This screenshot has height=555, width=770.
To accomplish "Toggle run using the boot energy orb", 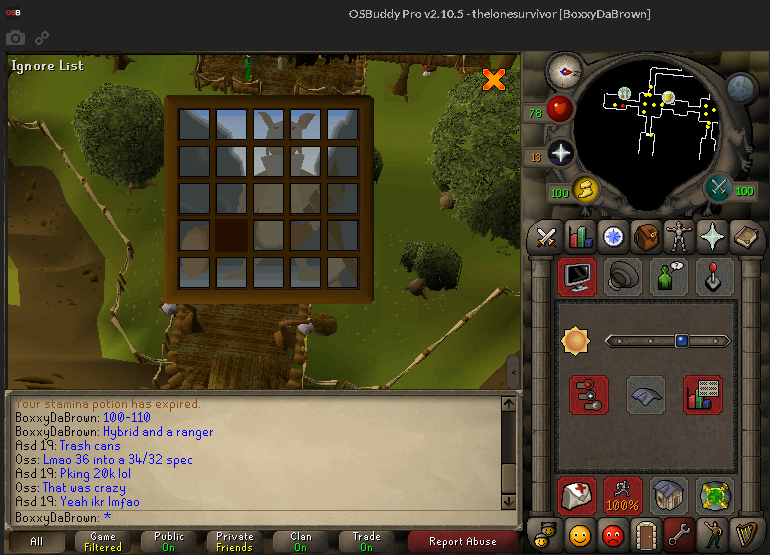I will pyautogui.click(x=583, y=188).
